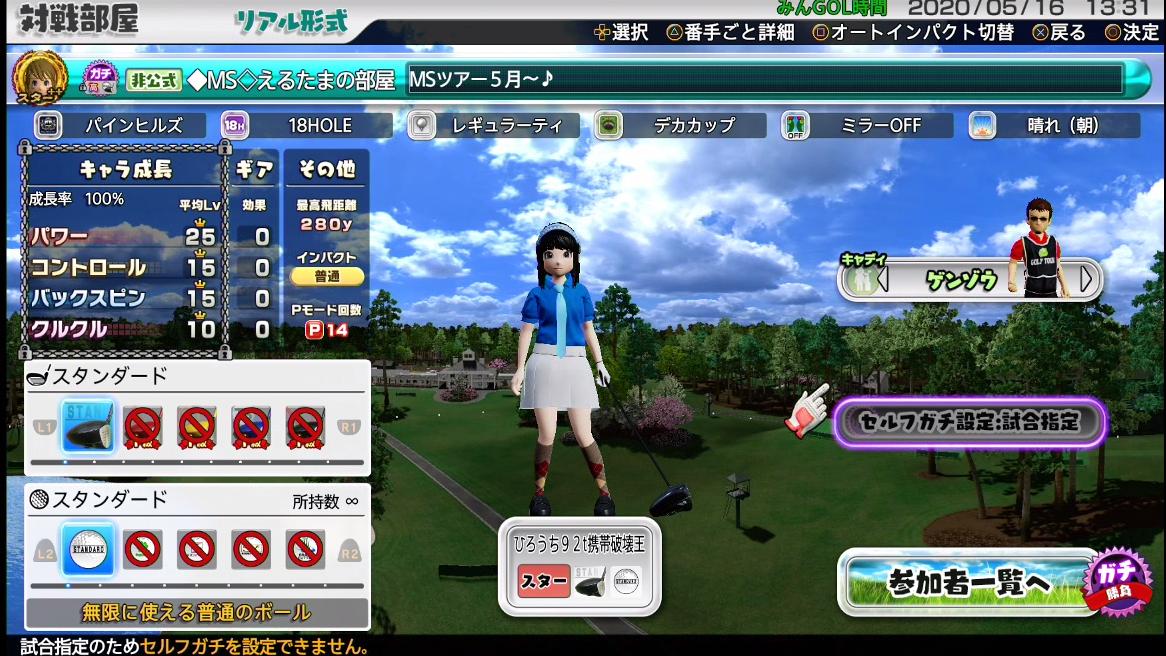The image size is (1166, 656).
Task: Change the 晴れ(朝) weather setting
Action: click(x=1053, y=126)
